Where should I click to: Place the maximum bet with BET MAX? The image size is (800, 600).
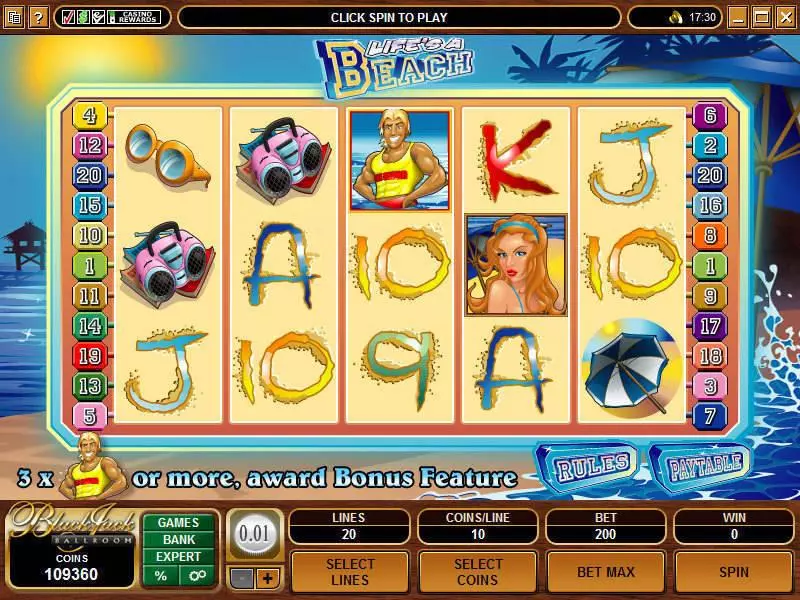pos(605,572)
